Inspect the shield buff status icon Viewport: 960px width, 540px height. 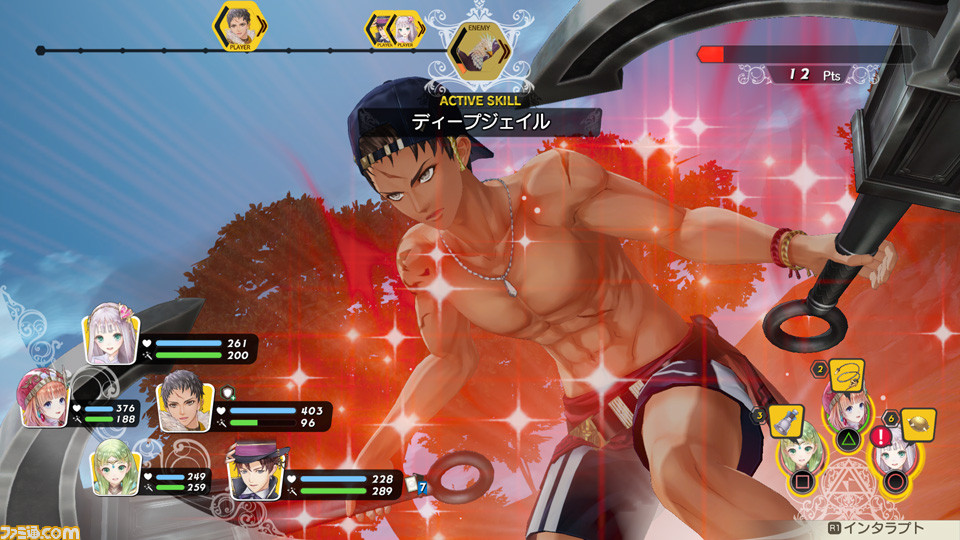click(x=229, y=392)
